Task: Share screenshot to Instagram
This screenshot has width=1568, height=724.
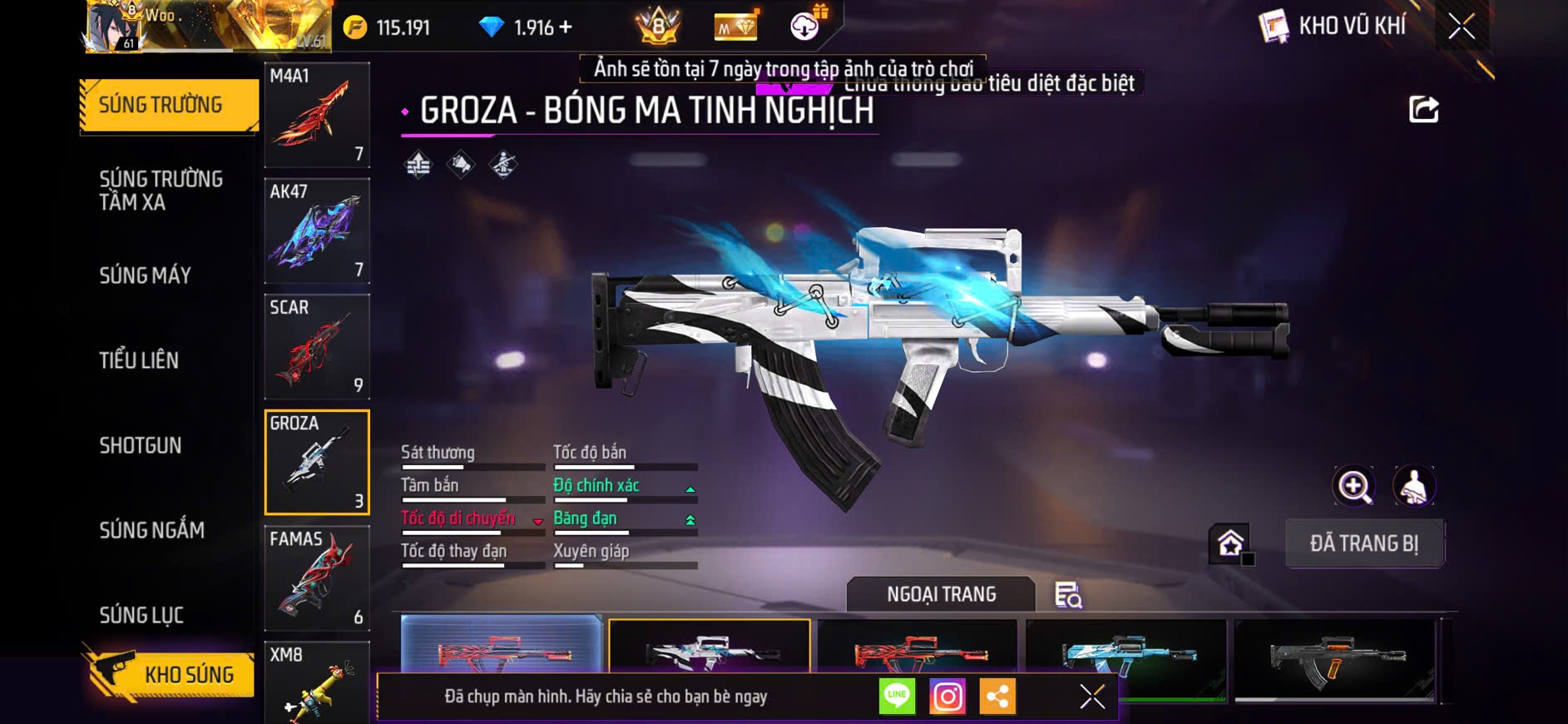Action: [947, 697]
